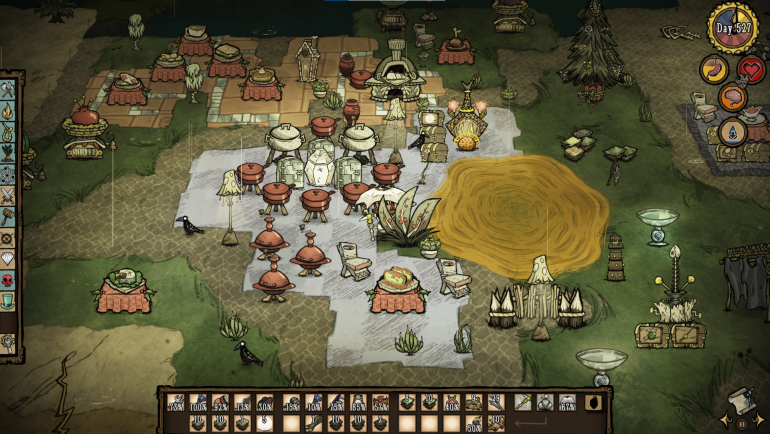770x434 pixels.
Task: Open the Tools crafting tab
Action: point(9,88)
